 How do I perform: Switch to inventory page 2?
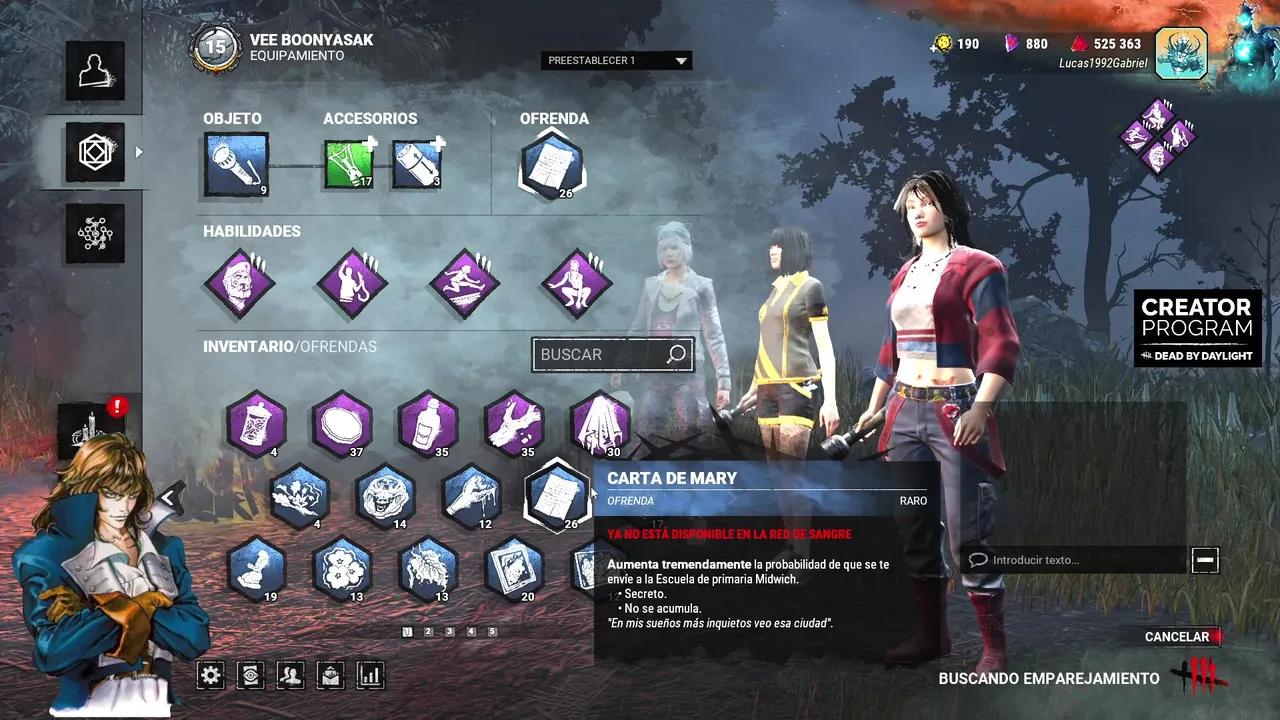pyautogui.click(x=428, y=632)
